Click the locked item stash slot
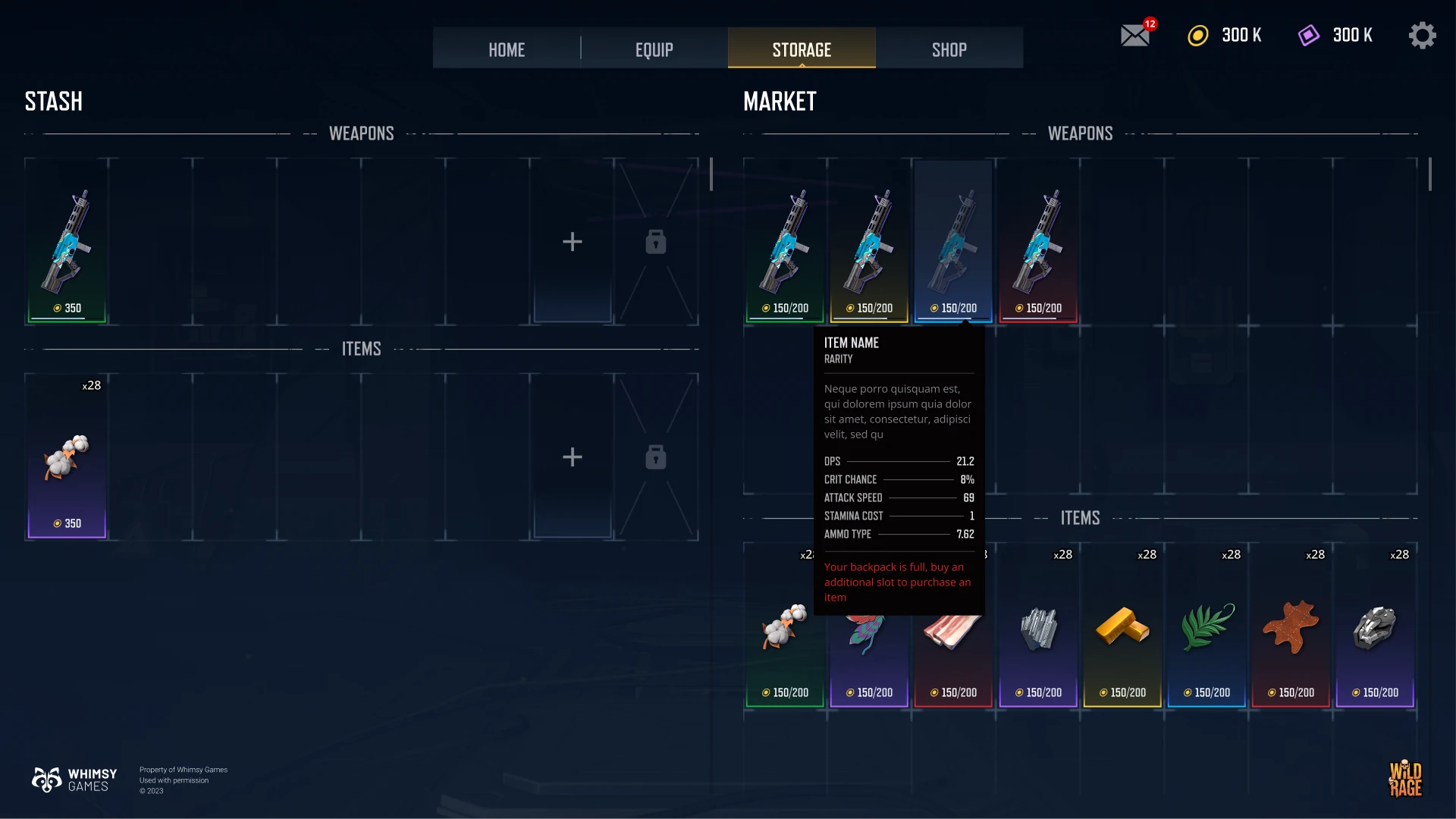 coord(656,457)
